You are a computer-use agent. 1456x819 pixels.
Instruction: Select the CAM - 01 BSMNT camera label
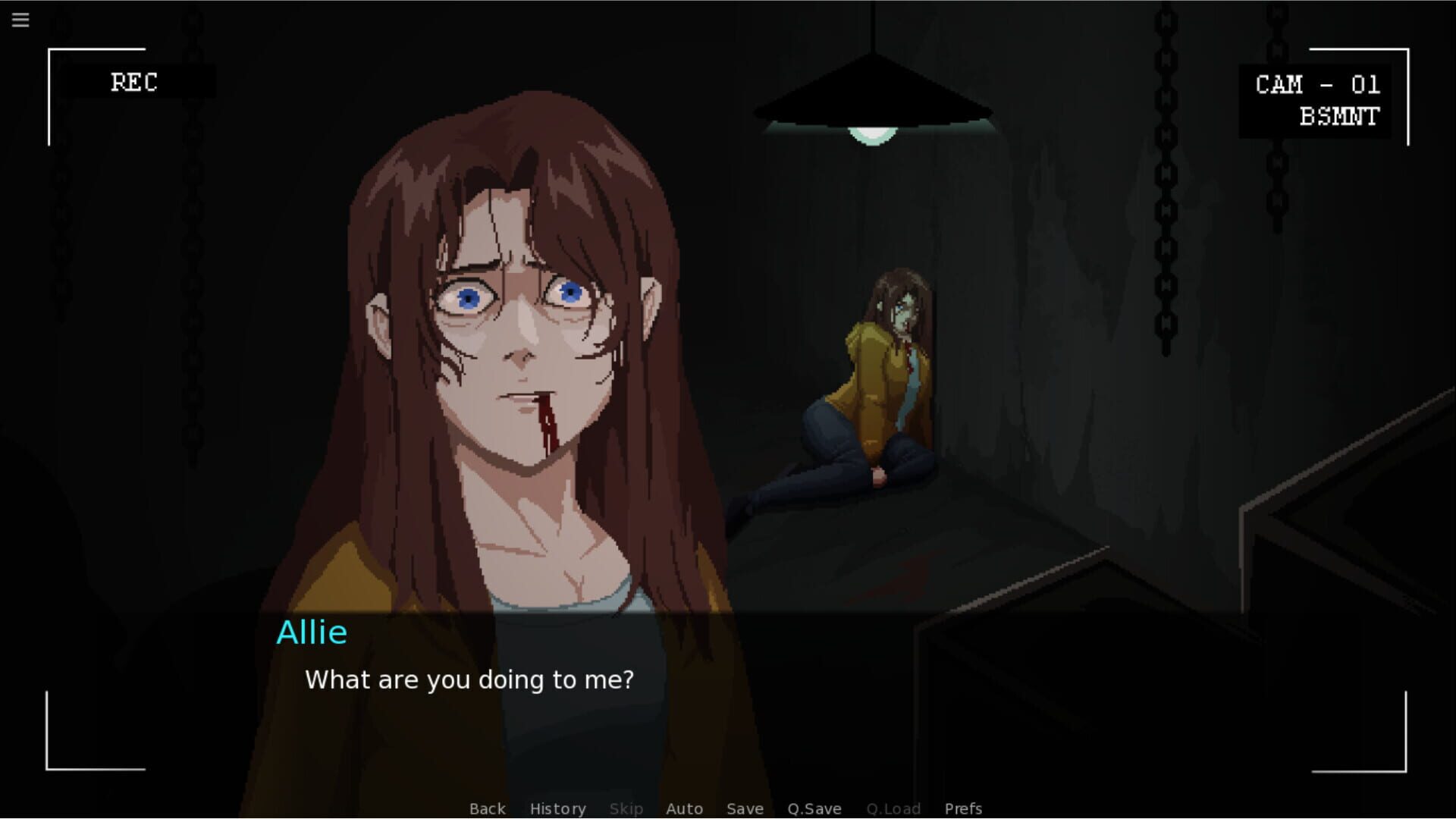point(1316,100)
